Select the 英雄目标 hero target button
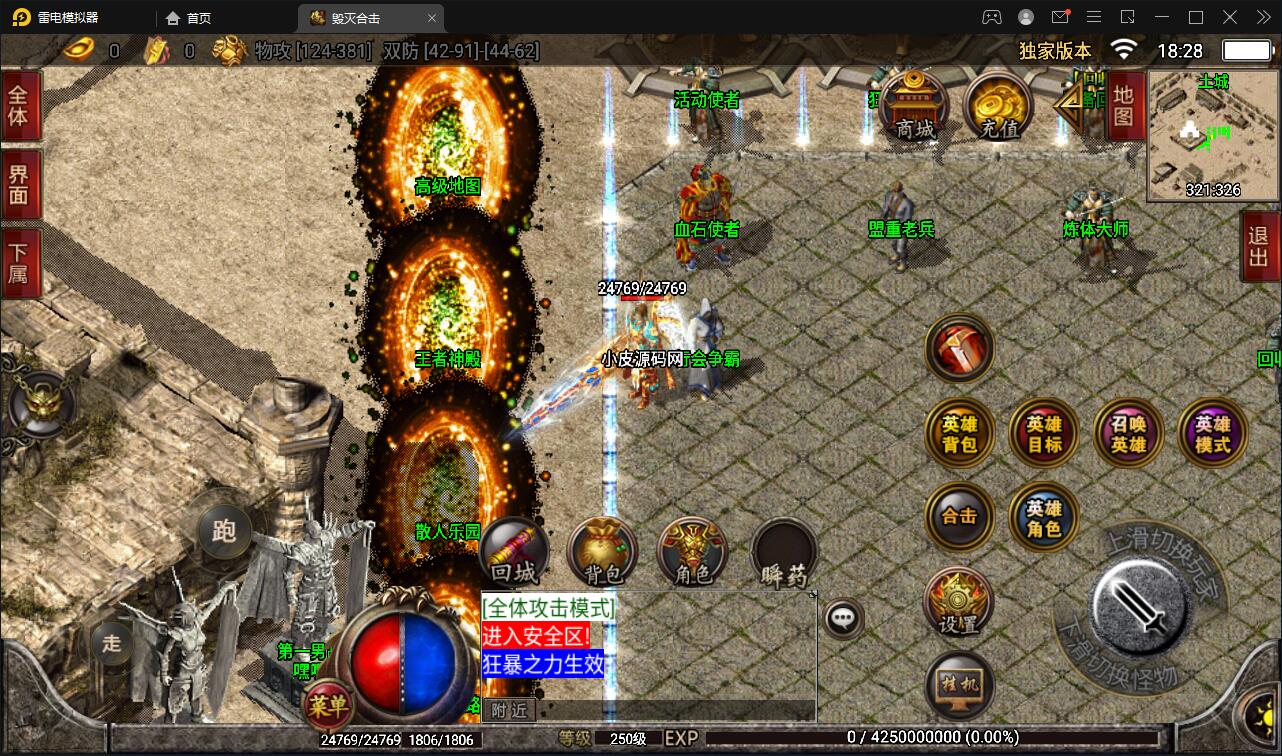Viewport: 1282px width, 756px height. point(1044,433)
